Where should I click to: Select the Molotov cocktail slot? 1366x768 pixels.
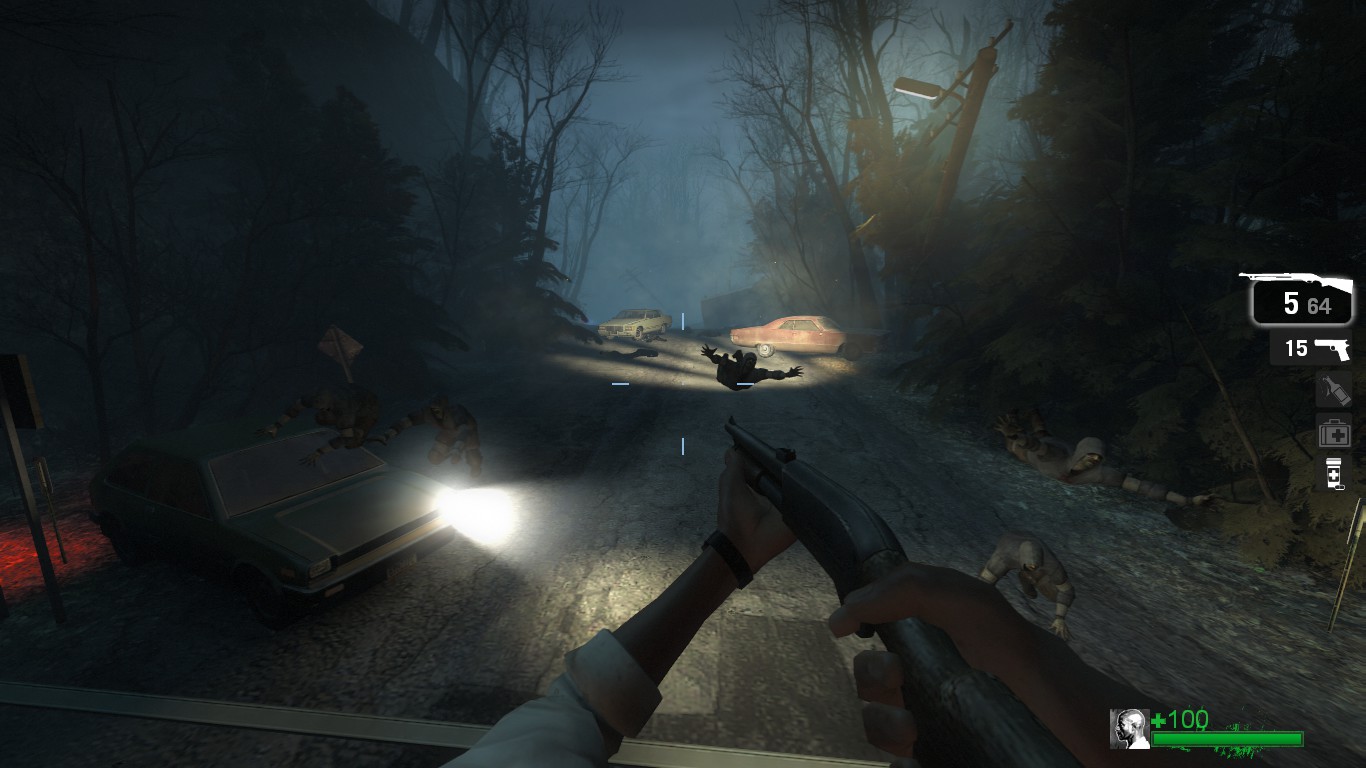point(1334,390)
